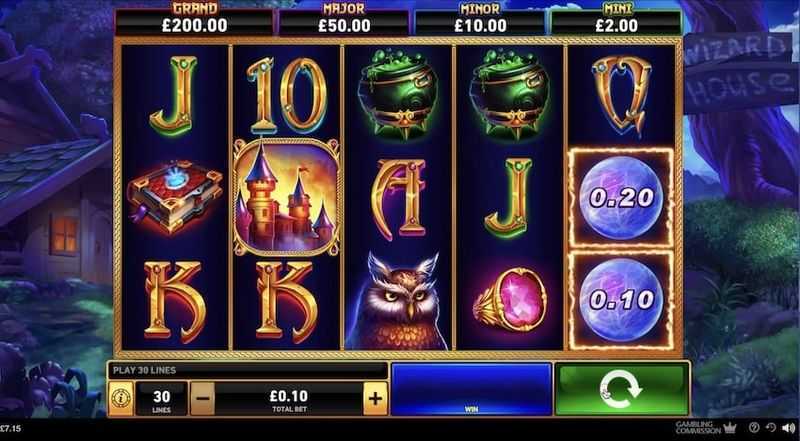The height and width of the screenshot is (441, 800).
Task: Open the help question mark icon
Action: (x=754, y=428)
